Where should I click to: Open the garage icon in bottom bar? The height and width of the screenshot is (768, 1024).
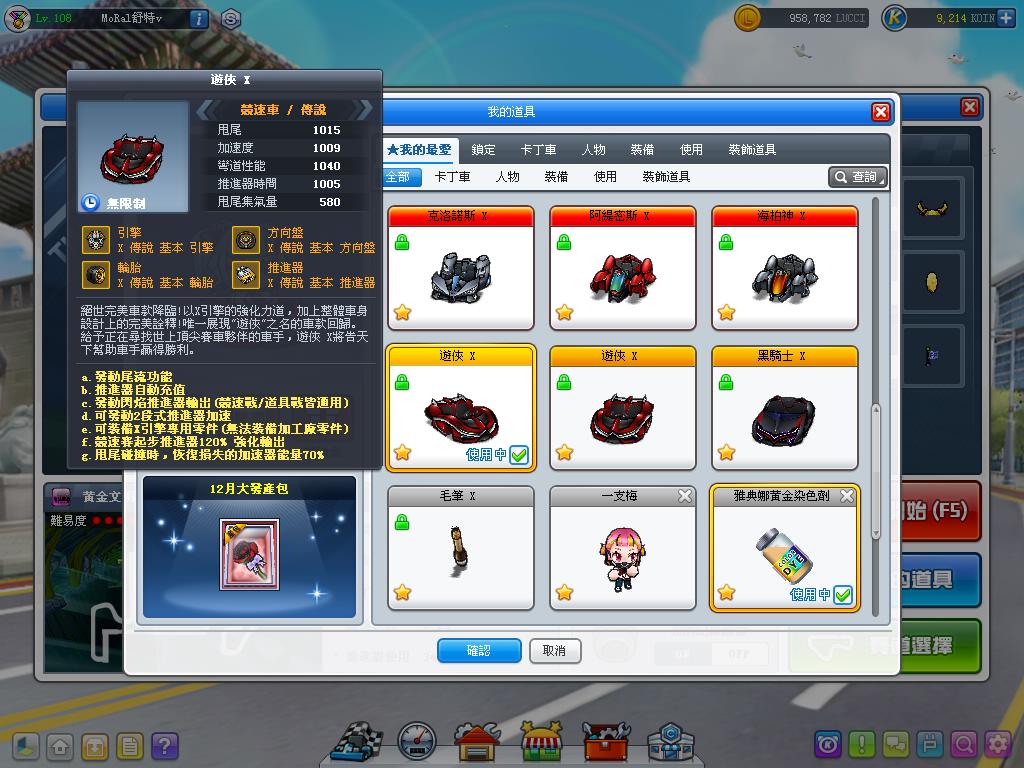click(x=477, y=741)
